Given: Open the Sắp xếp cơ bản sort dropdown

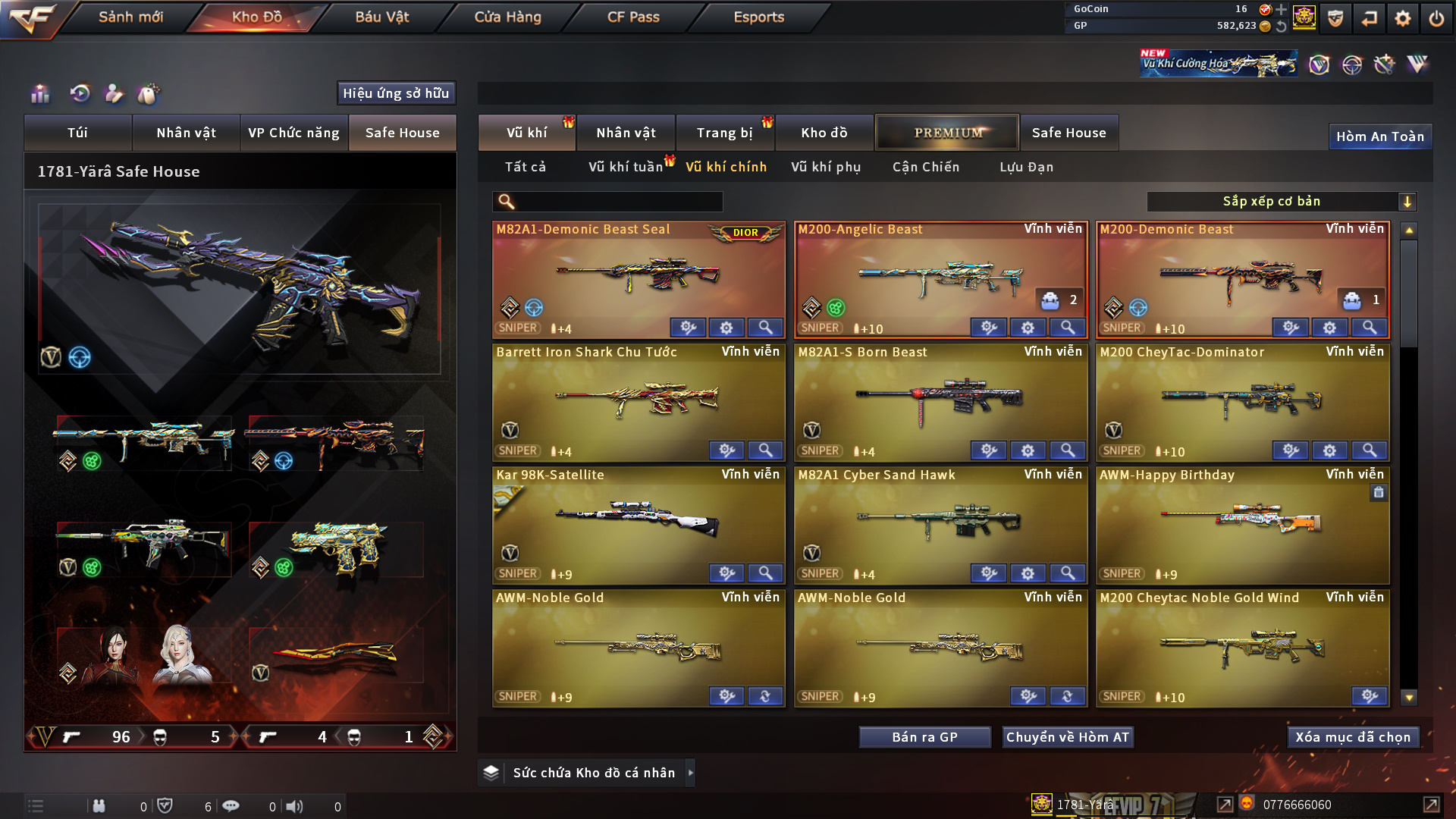Looking at the screenshot, I should [1281, 202].
